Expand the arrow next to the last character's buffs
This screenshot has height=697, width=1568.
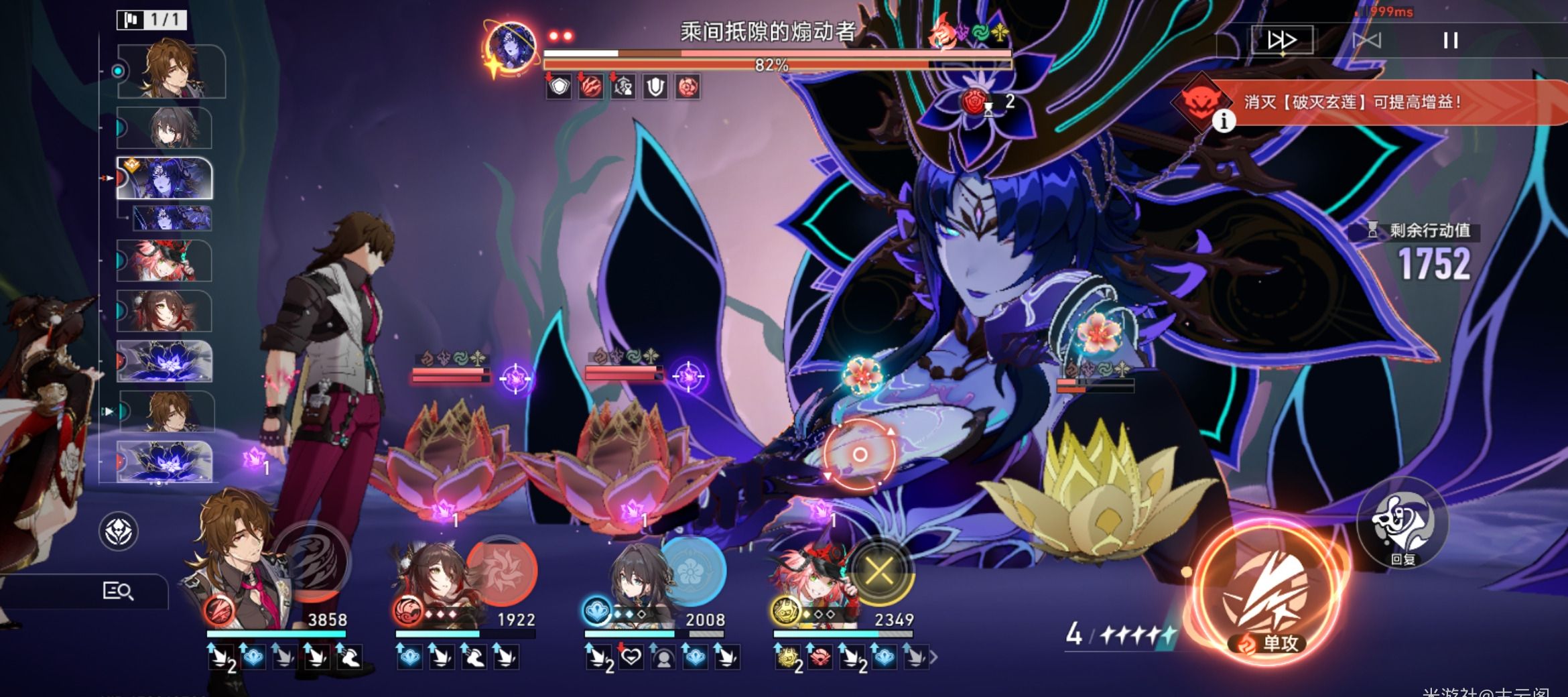click(x=933, y=658)
